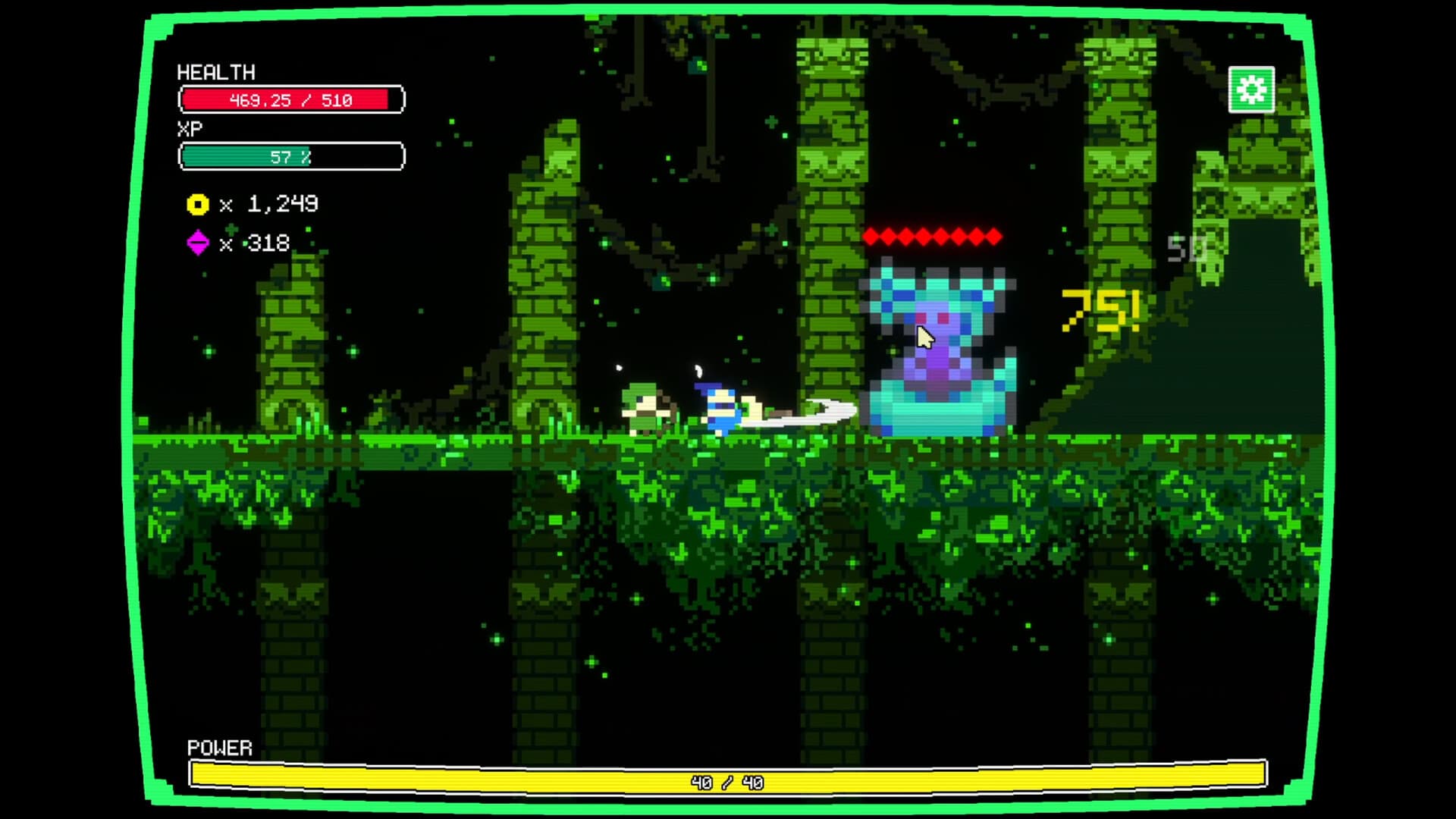
Task: Click the yellow coin currency icon
Action: [x=197, y=204]
